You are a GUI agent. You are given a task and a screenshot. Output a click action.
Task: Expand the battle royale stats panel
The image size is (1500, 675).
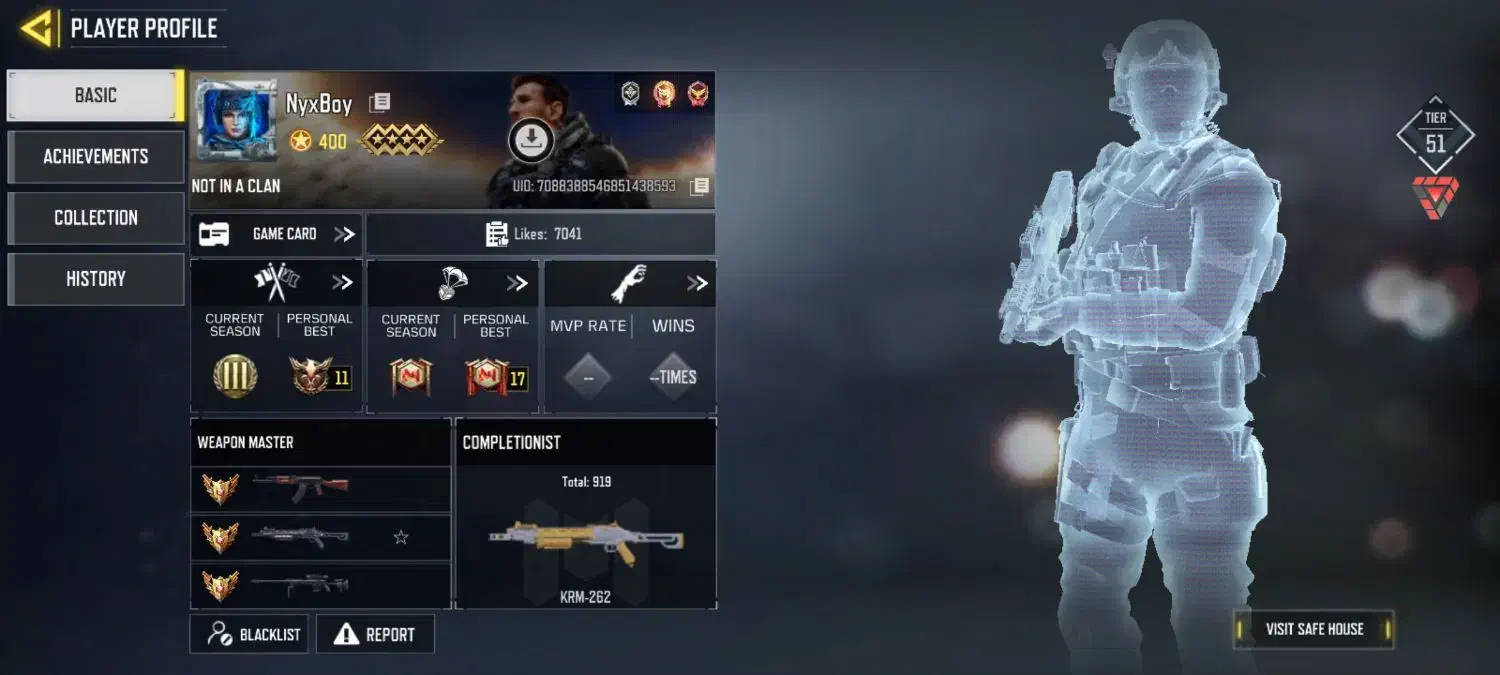516,283
